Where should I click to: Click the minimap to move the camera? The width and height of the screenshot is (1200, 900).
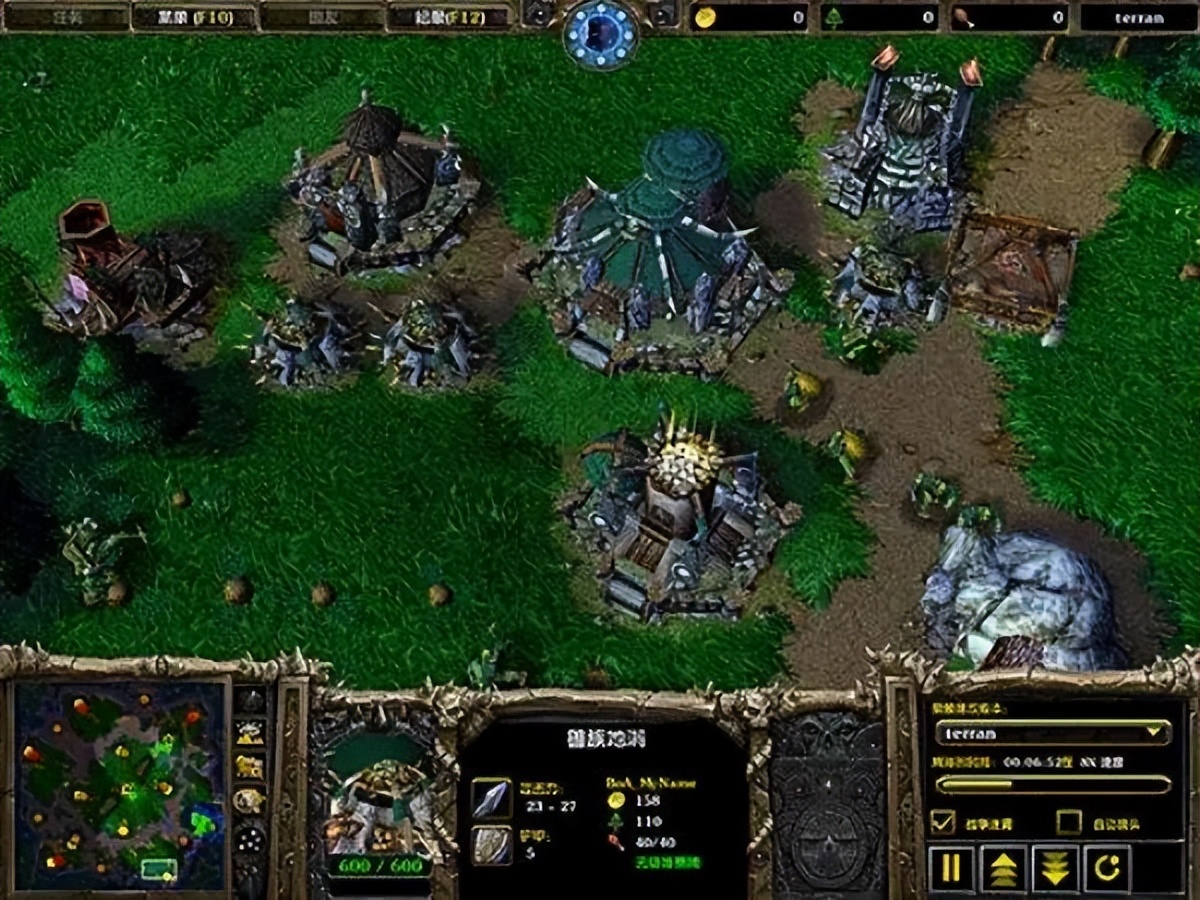pyautogui.click(x=119, y=785)
